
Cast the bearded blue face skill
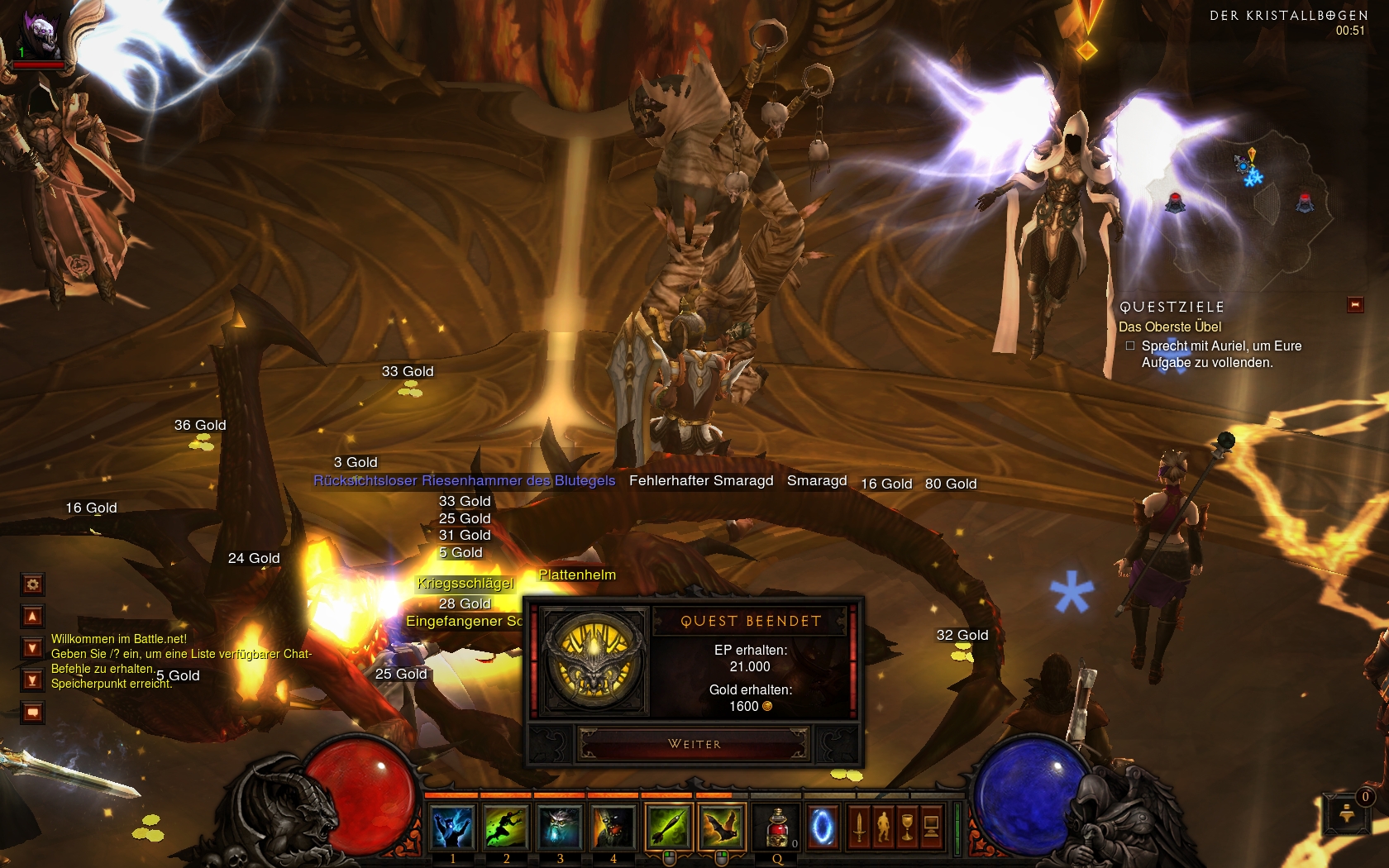click(x=560, y=827)
